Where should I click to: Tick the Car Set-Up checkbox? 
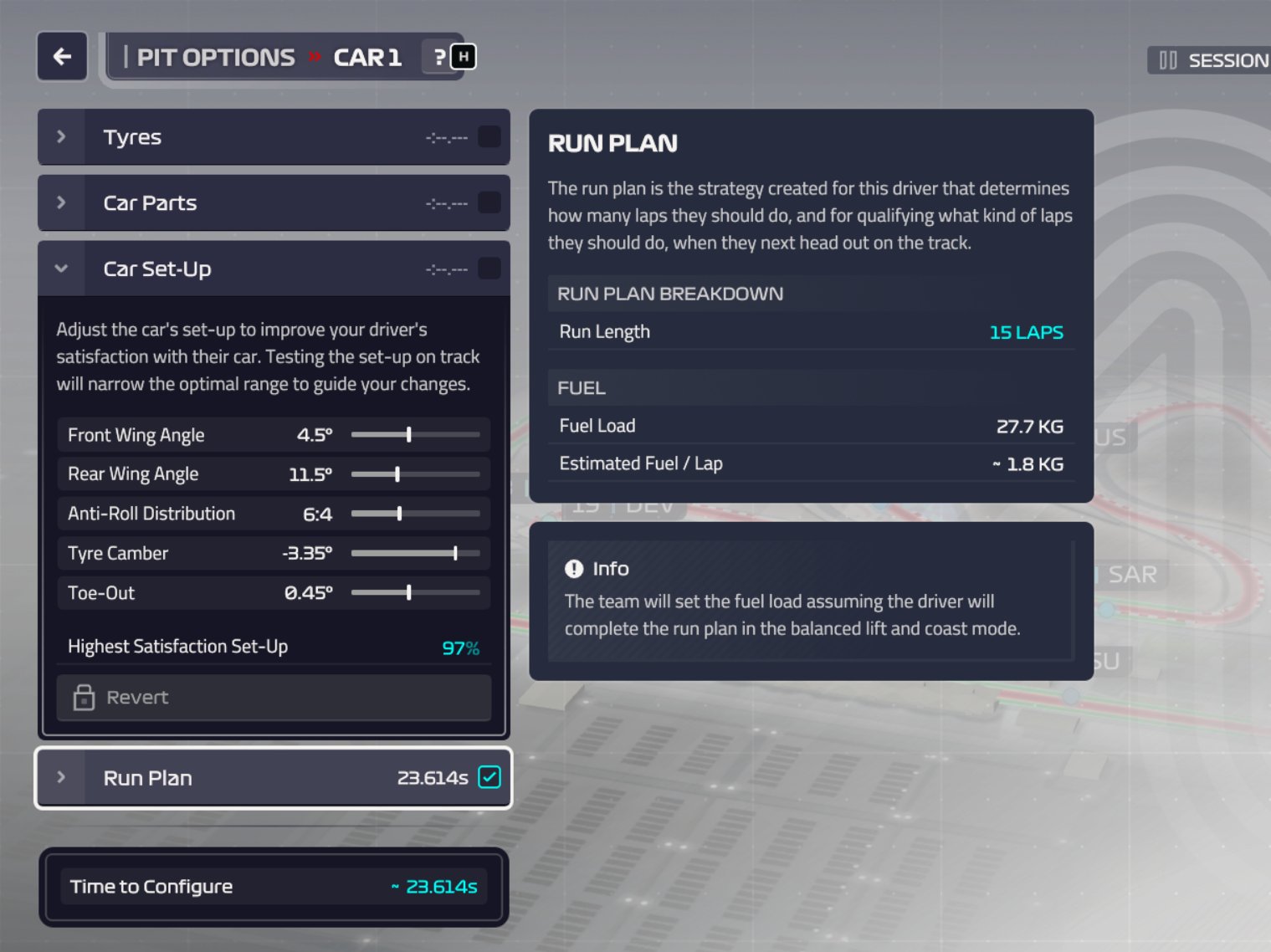[x=489, y=269]
